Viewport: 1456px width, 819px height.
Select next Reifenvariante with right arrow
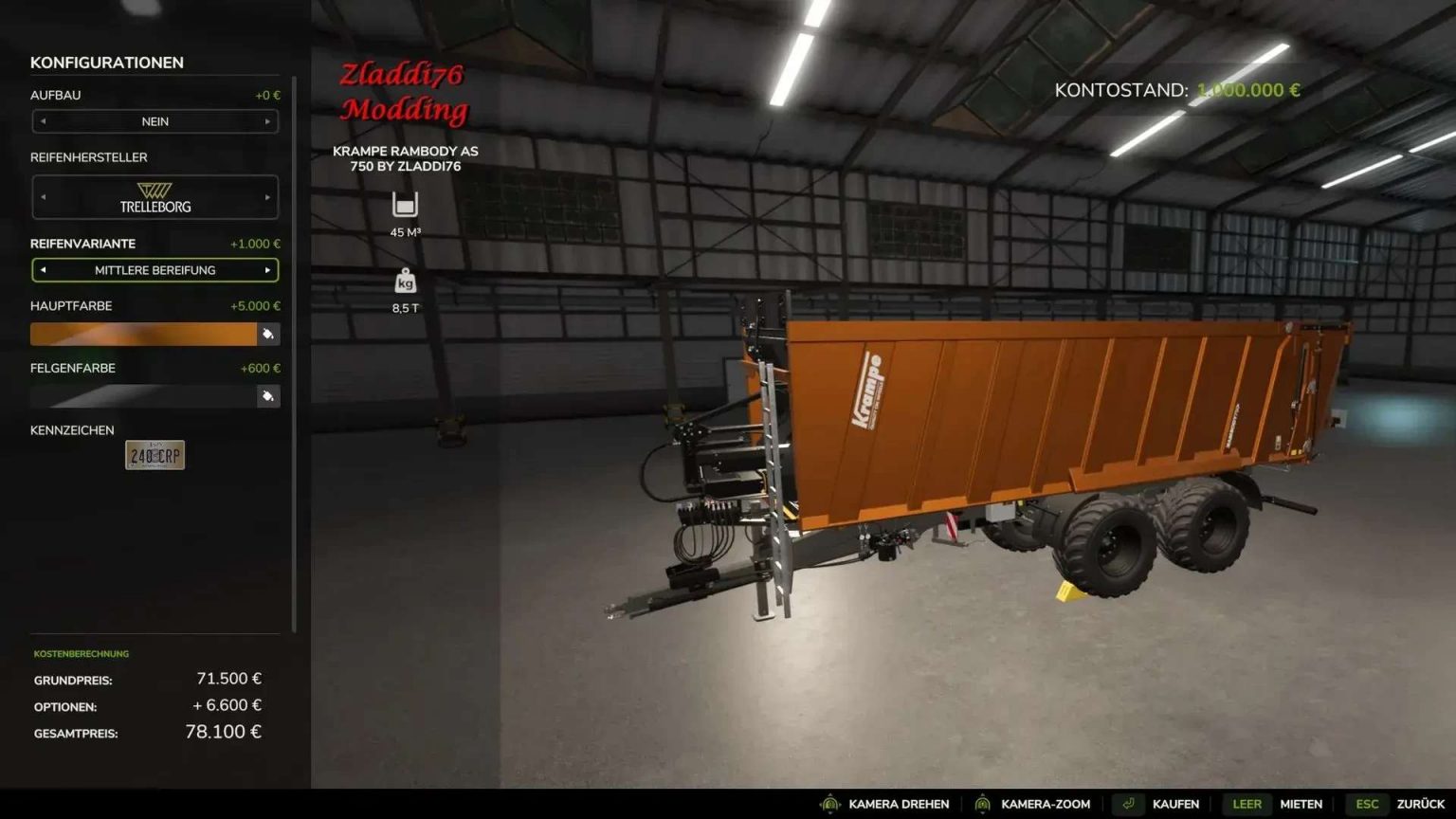(x=268, y=270)
